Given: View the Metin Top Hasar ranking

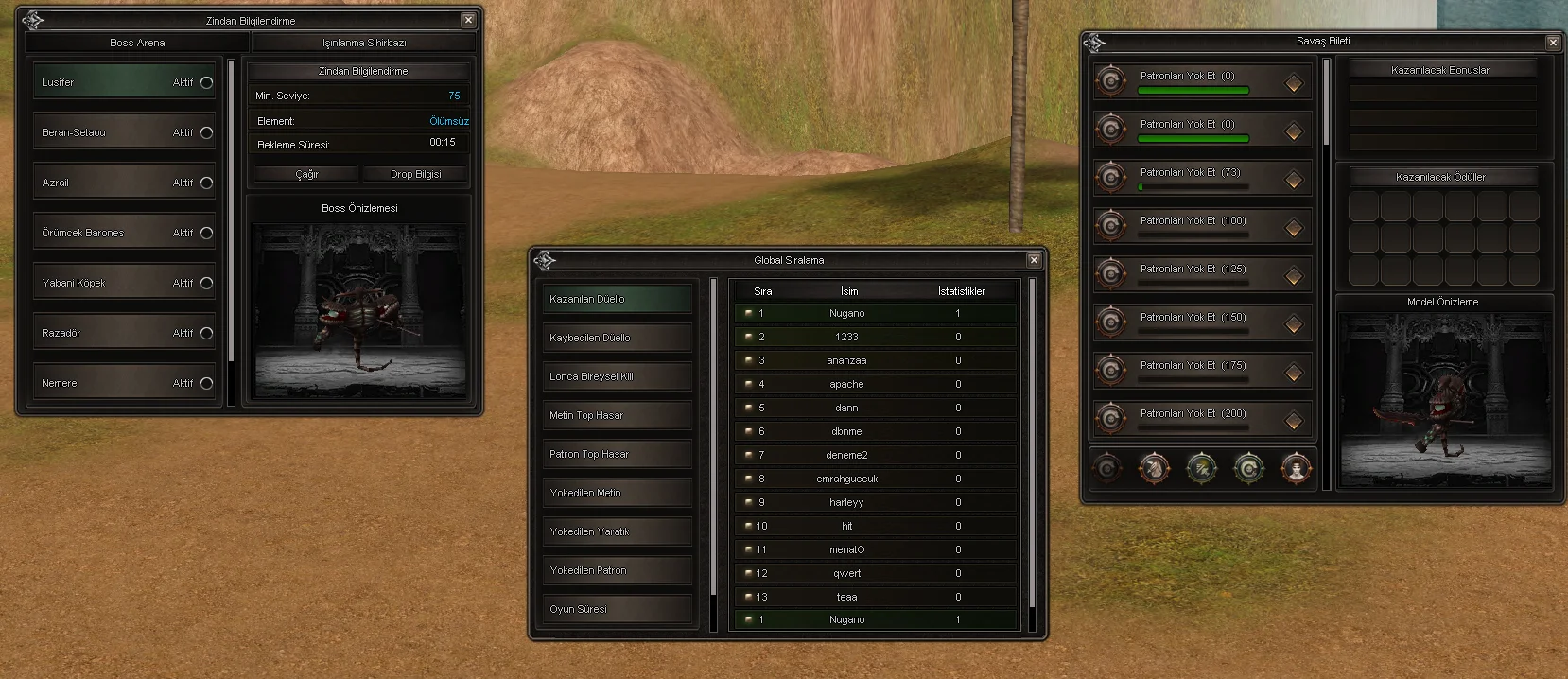Looking at the screenshot, I should click(x=617, y=415).
